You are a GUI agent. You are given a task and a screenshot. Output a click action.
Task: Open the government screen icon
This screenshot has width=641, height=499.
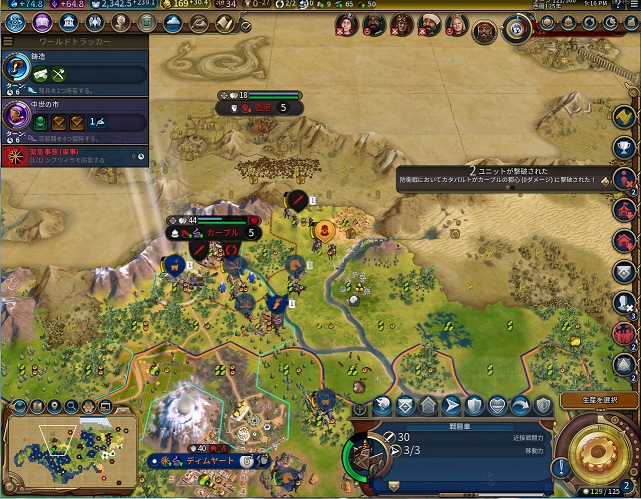[x=67, y=23]
